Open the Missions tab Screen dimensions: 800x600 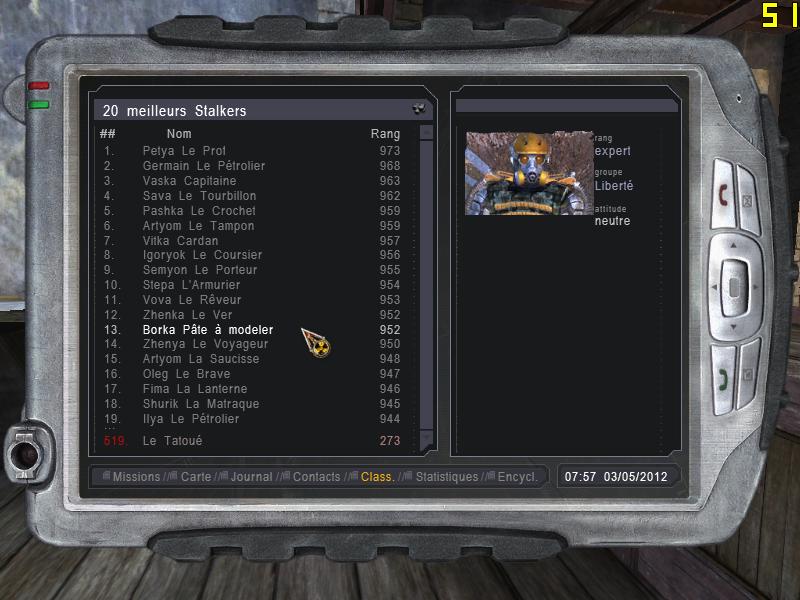(136, 477)
